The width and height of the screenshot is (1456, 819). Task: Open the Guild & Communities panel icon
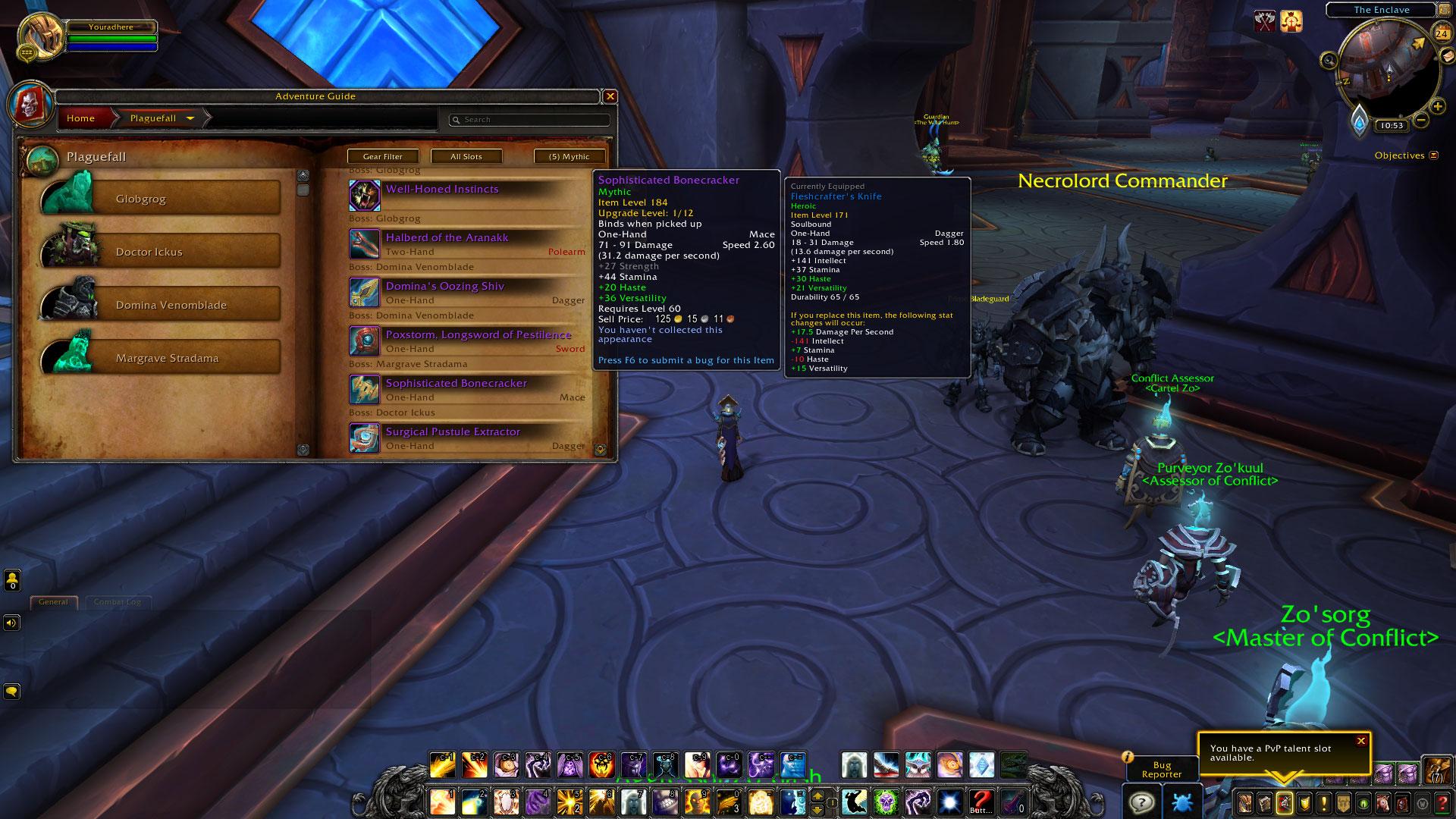[x=1344, y=802]
